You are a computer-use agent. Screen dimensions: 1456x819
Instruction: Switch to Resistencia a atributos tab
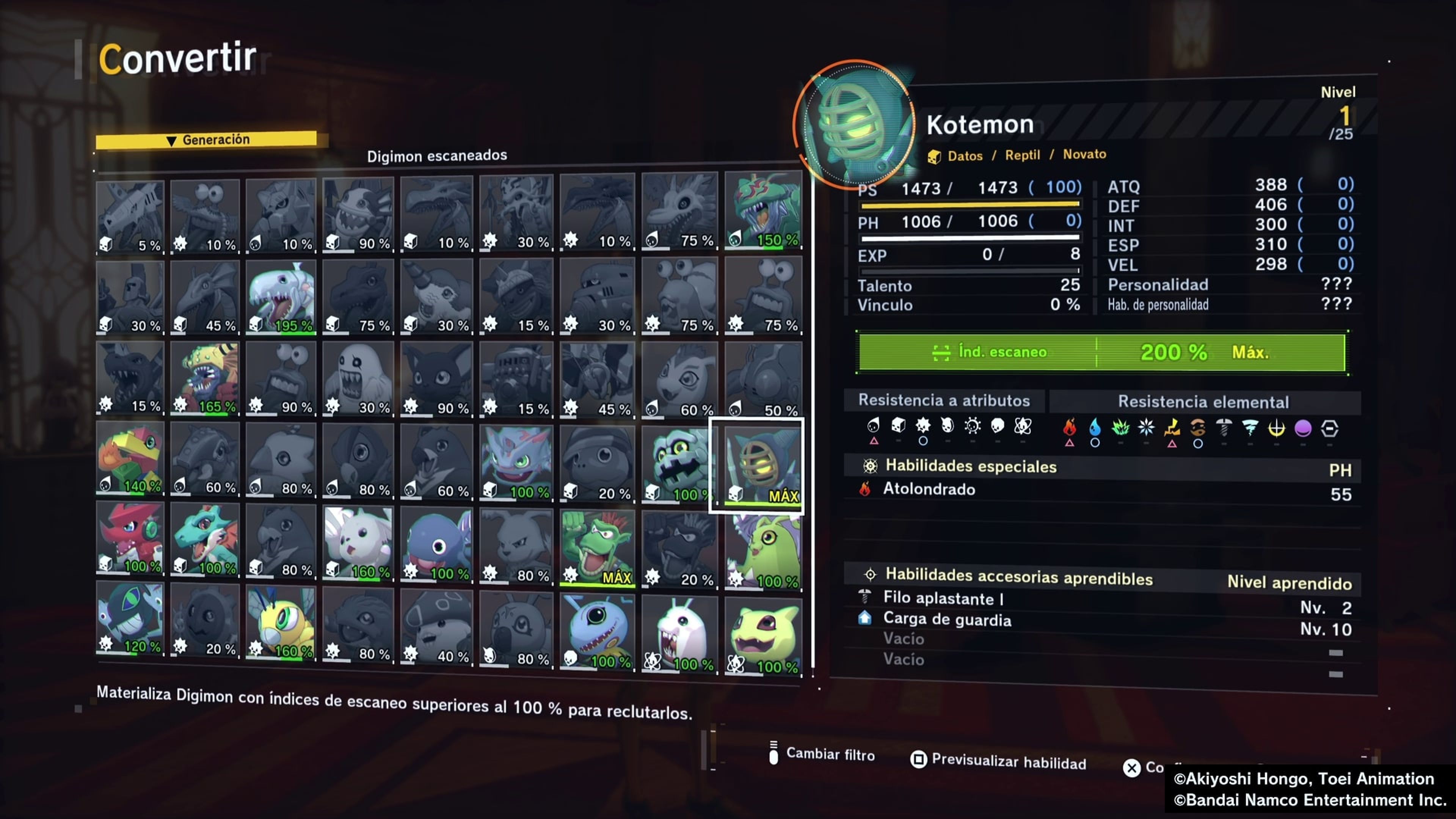943,401
